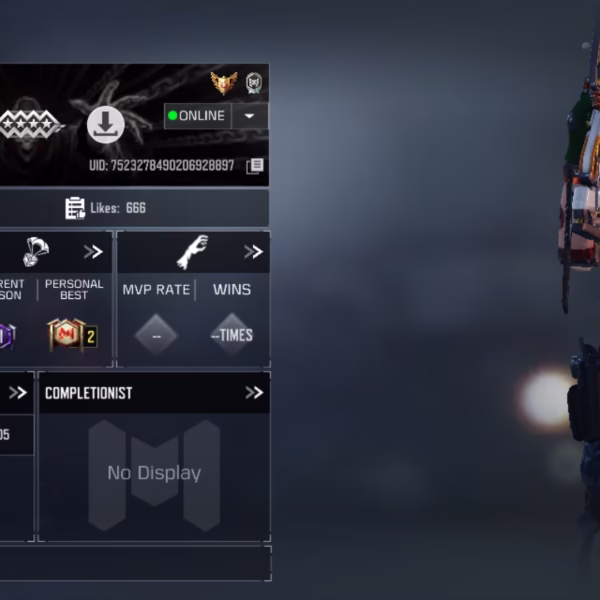Select the gold eagle medal badge

[223, 83]
